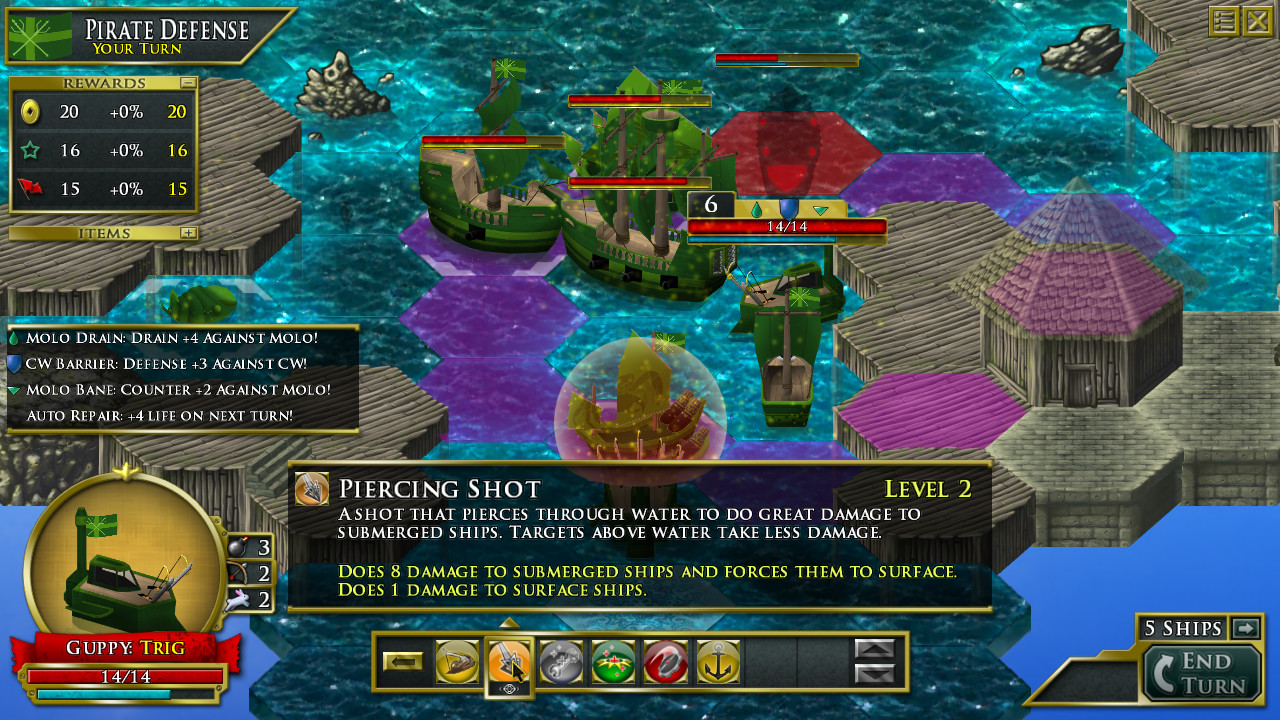
Task: Select the green star burst ability icon
Action: pyautogui.click(x=613, y=662)
